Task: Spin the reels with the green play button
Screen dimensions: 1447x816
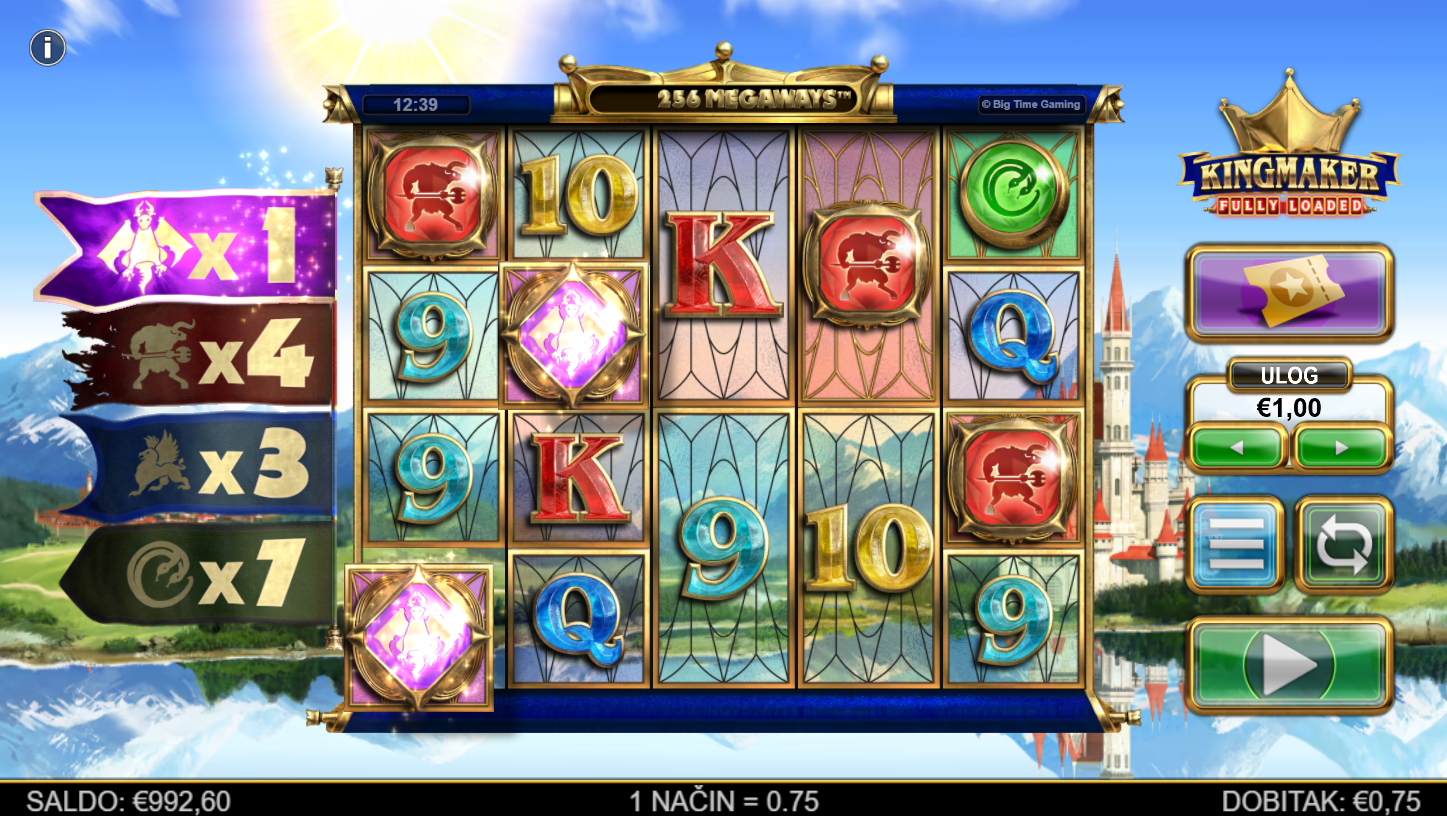Action: click(1289, 664)
